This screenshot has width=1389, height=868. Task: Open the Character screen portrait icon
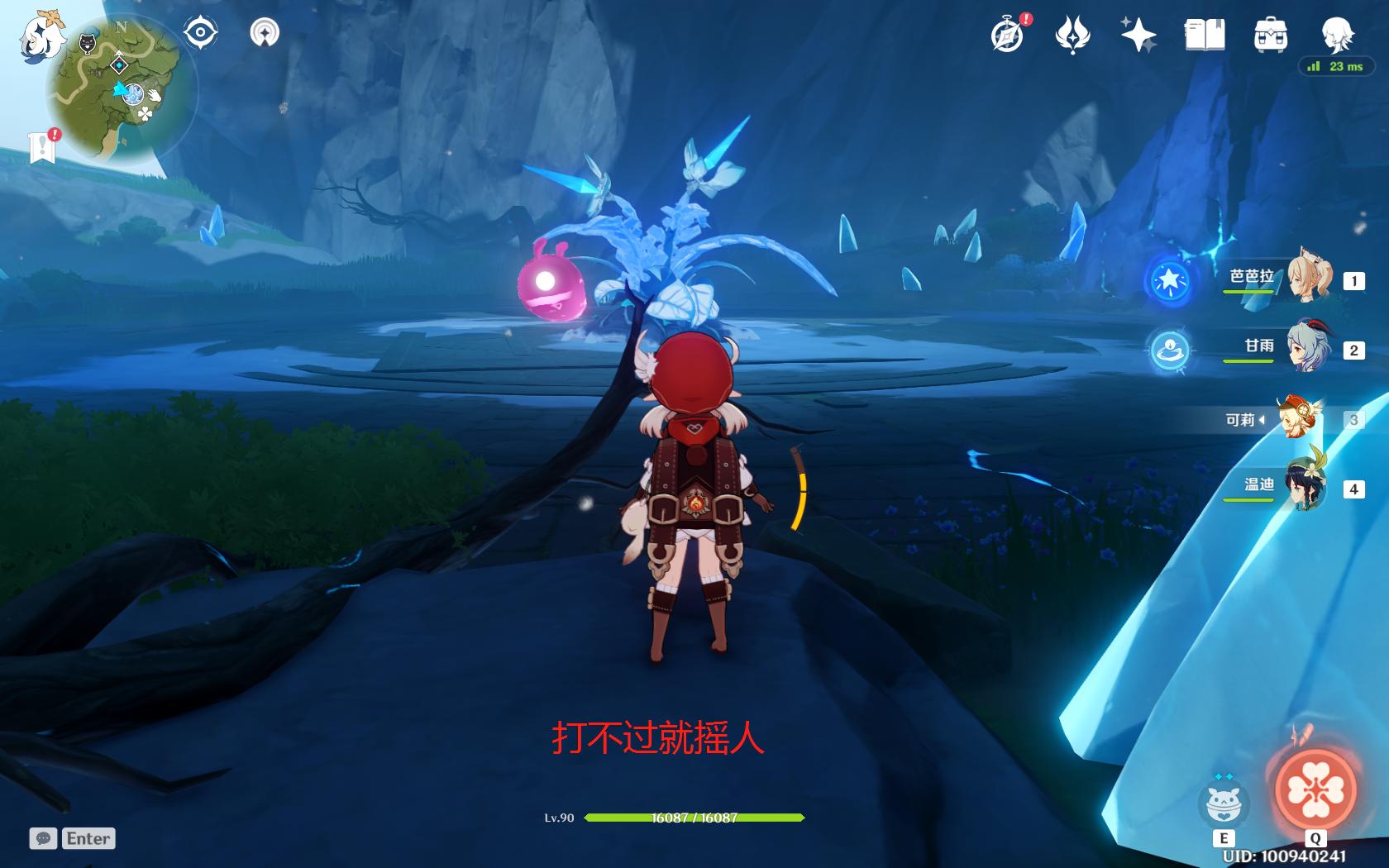point(1337,35)
